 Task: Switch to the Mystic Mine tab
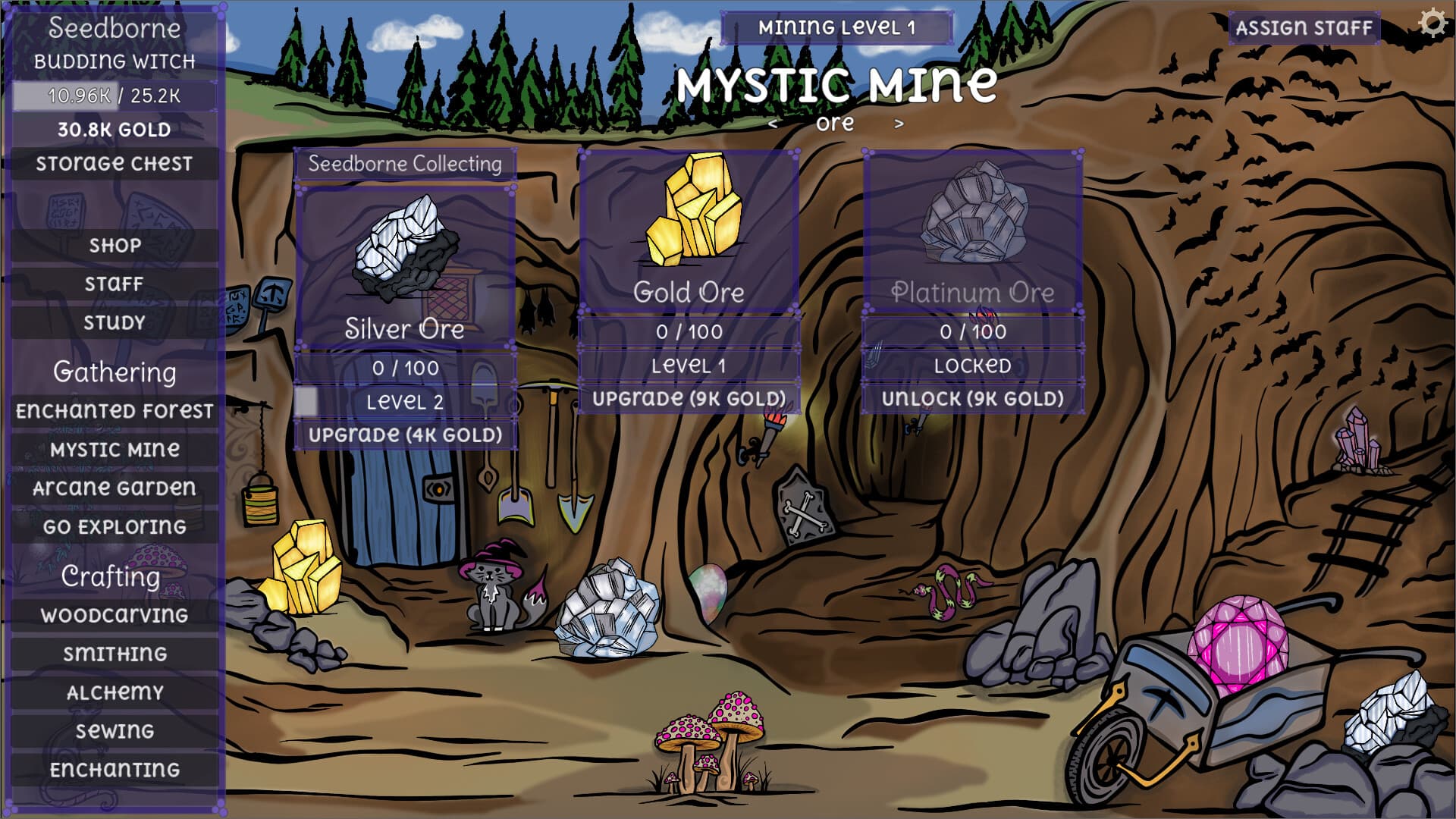114,450
